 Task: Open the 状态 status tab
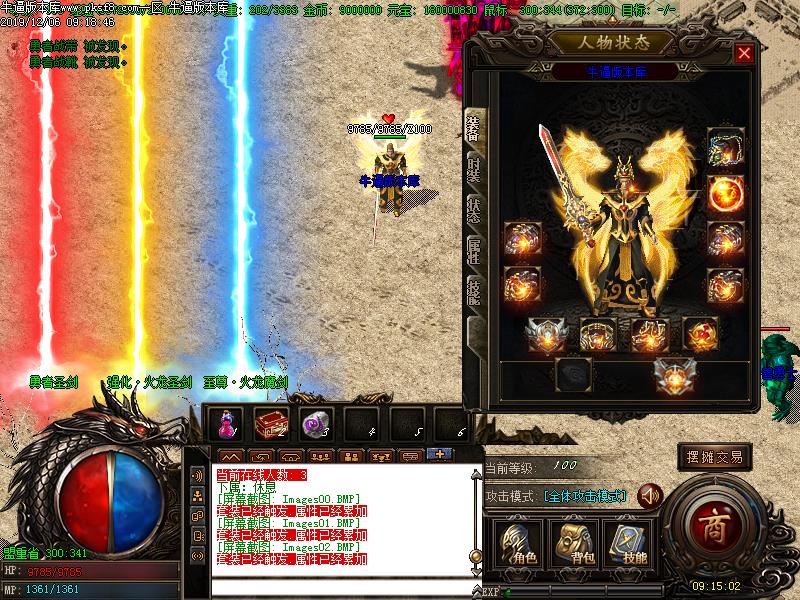475,200
